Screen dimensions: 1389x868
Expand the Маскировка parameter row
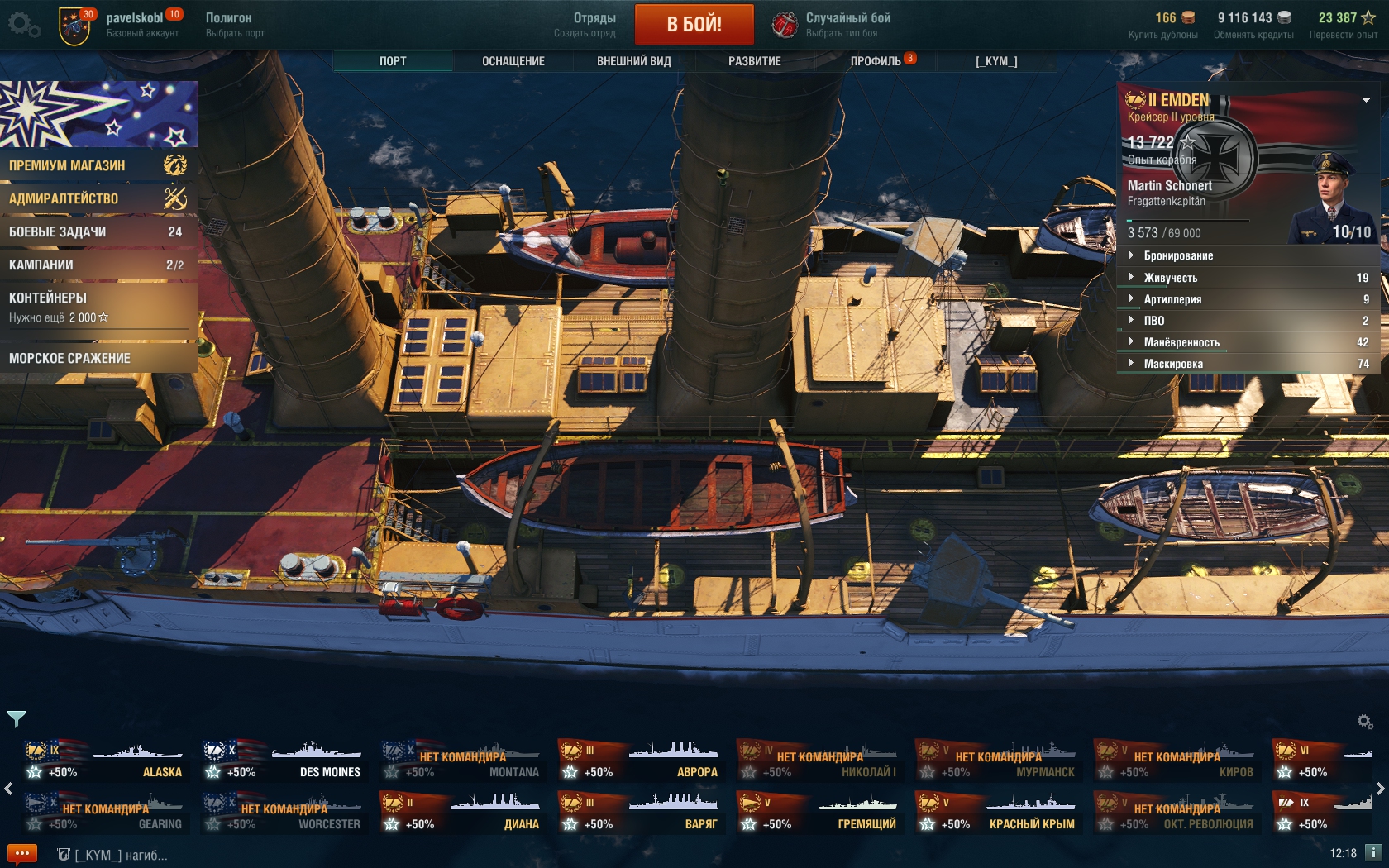click(x=1247, y=364)
